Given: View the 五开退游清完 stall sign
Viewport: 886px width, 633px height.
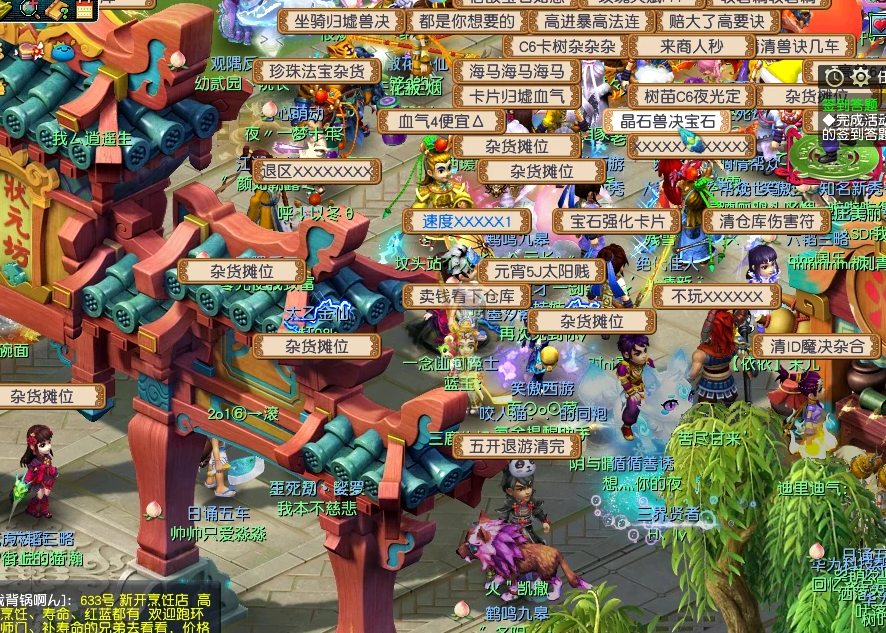Looking at the screenshot, I should (x=516, y=446).
